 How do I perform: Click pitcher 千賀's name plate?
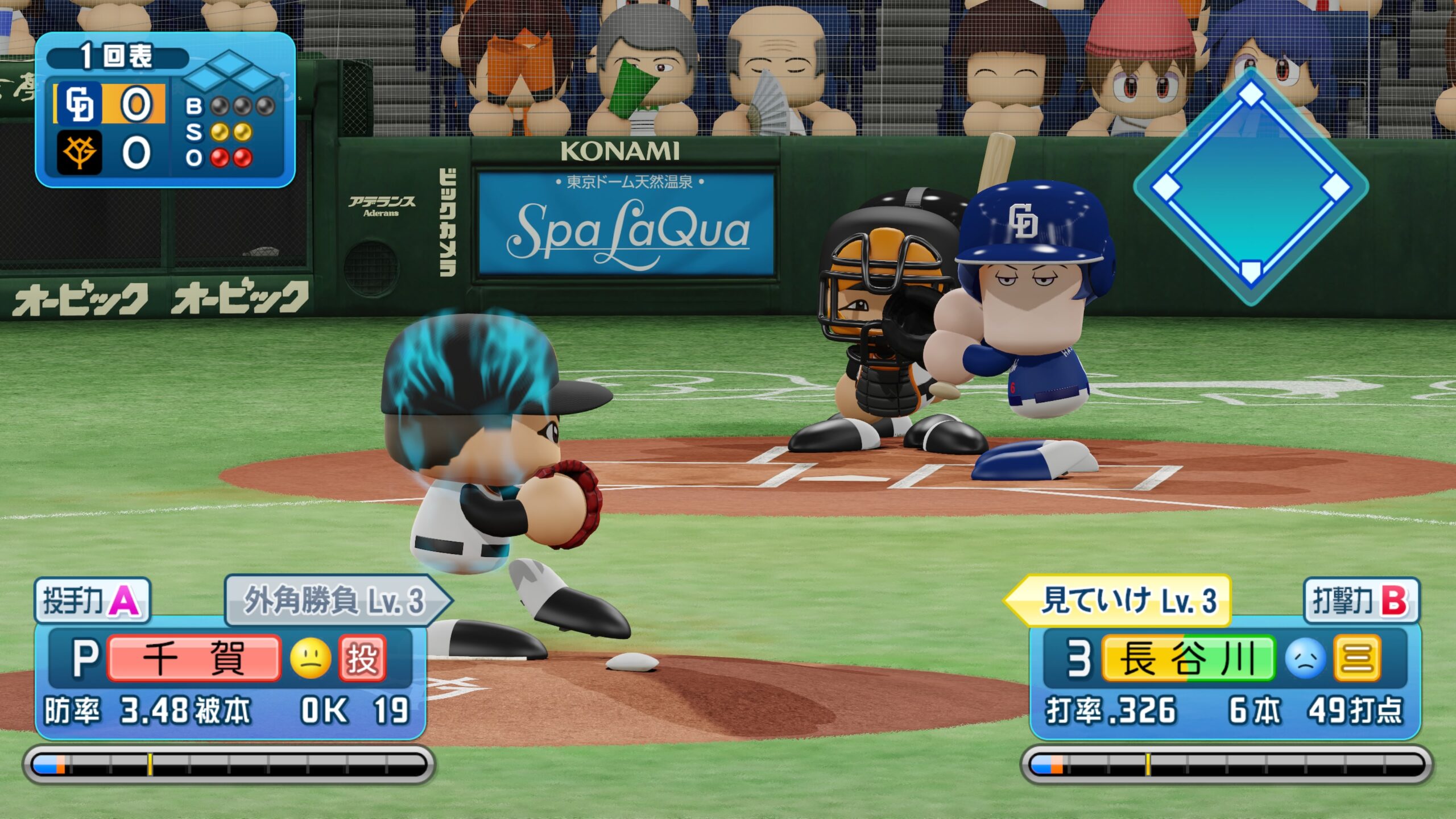point(193,659)
